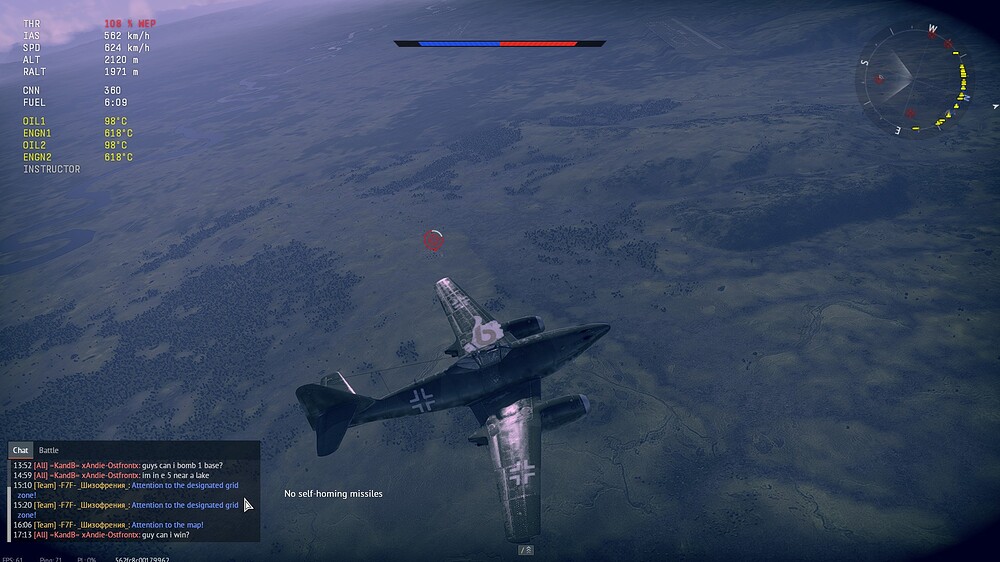Switch to the Chat tab
Image resolution: width=1000 pixels, height=562 pixels.
(x=20, y=451)
